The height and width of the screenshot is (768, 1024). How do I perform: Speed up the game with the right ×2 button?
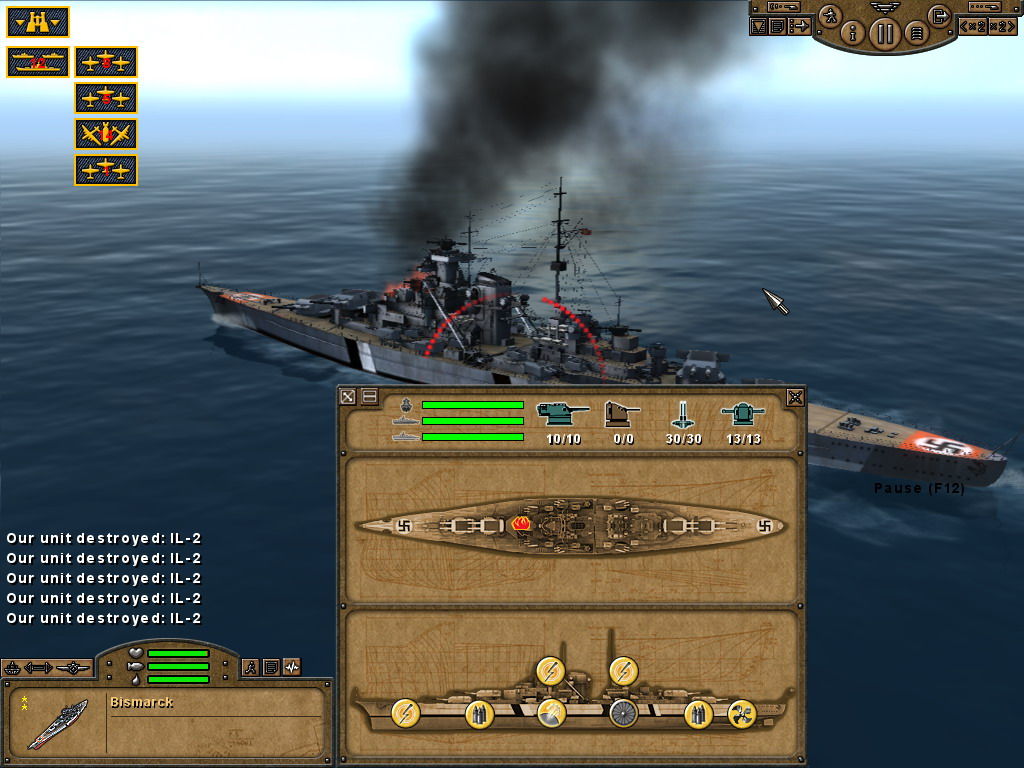[1003, 26]
